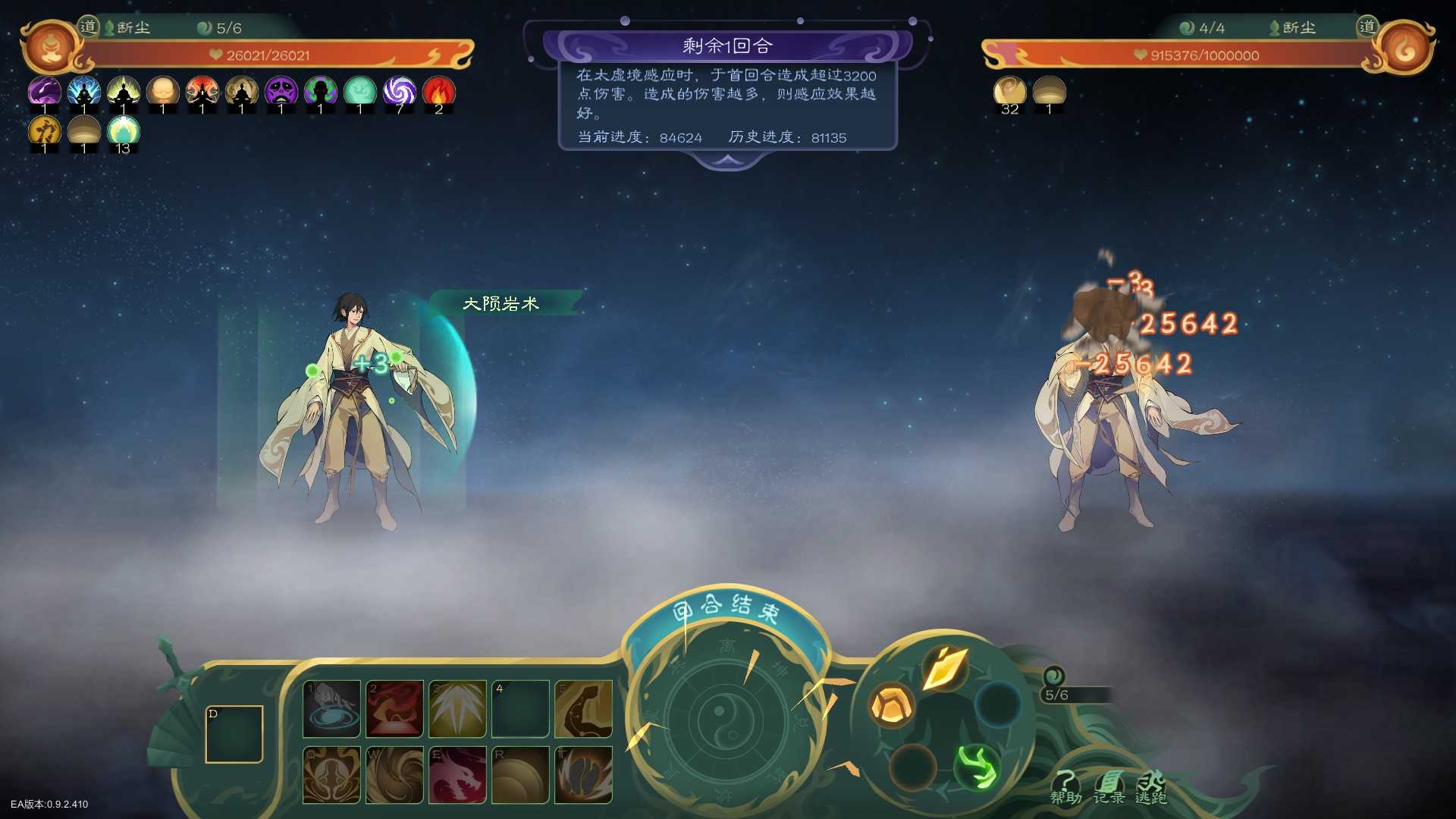Viewport: 1456px width, 819px height.
Task: Use the golden swirl skill in slot W
Action: [394, 775]
